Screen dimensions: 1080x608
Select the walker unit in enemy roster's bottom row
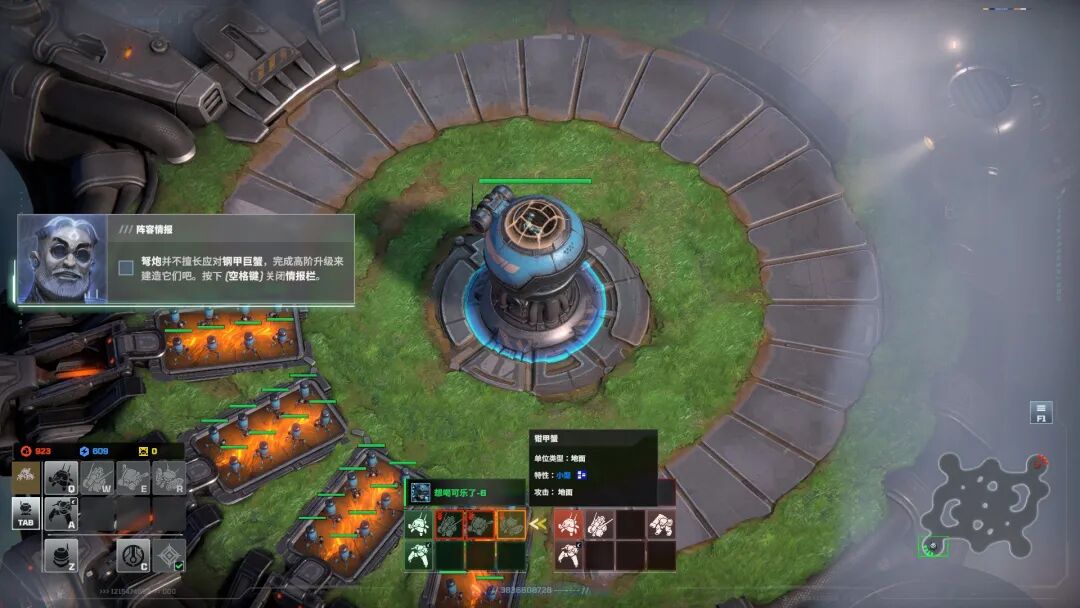pos(569,555)
